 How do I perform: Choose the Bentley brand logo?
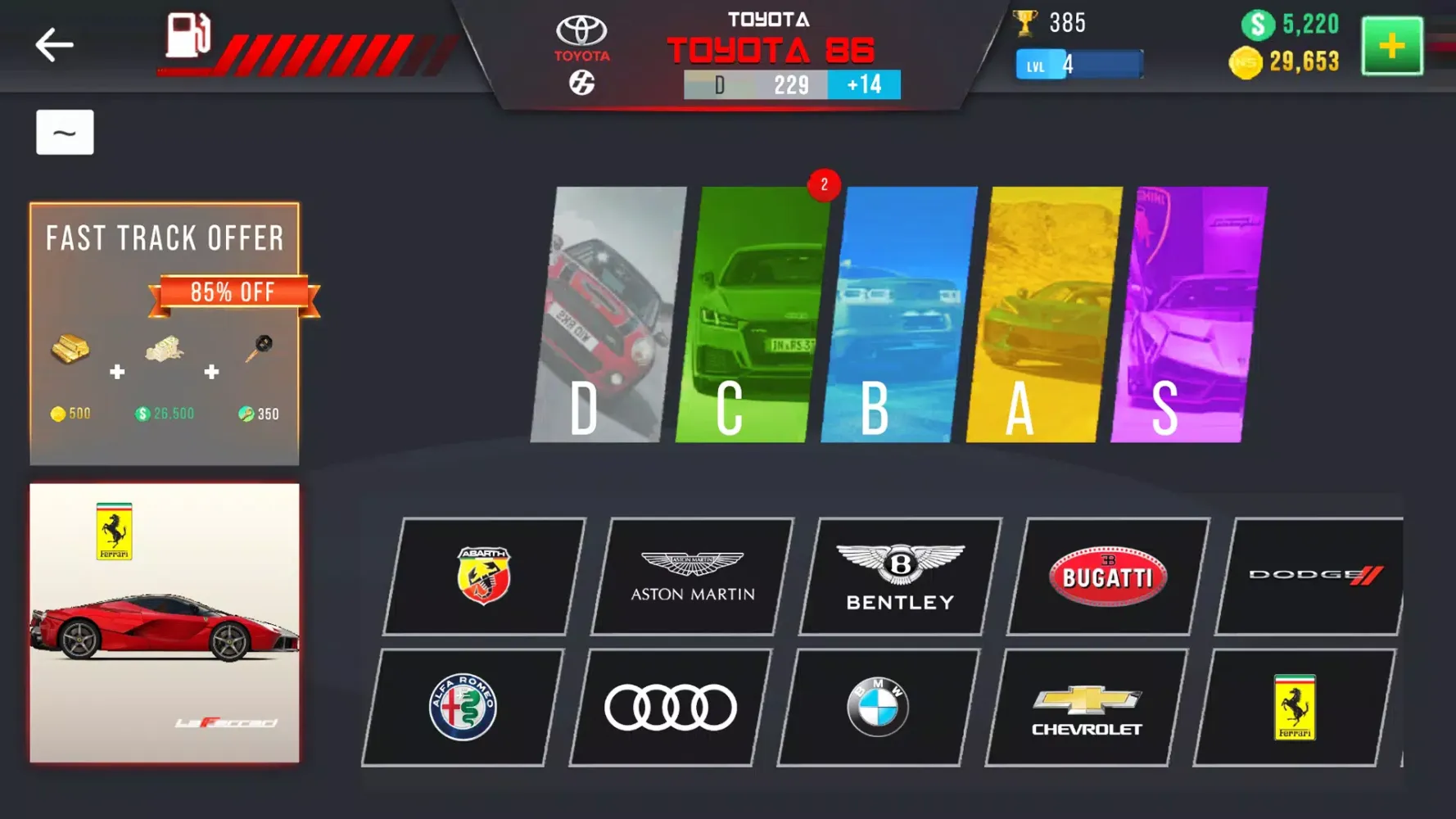(x=898, y=573)
